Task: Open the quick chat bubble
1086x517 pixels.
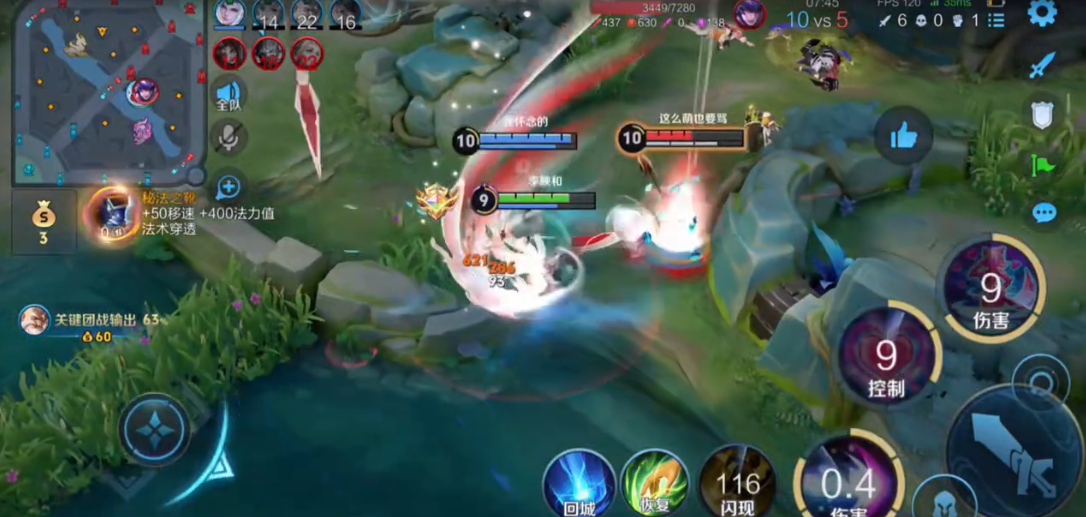Action: pyautogui.click(x=1044, y=212)
